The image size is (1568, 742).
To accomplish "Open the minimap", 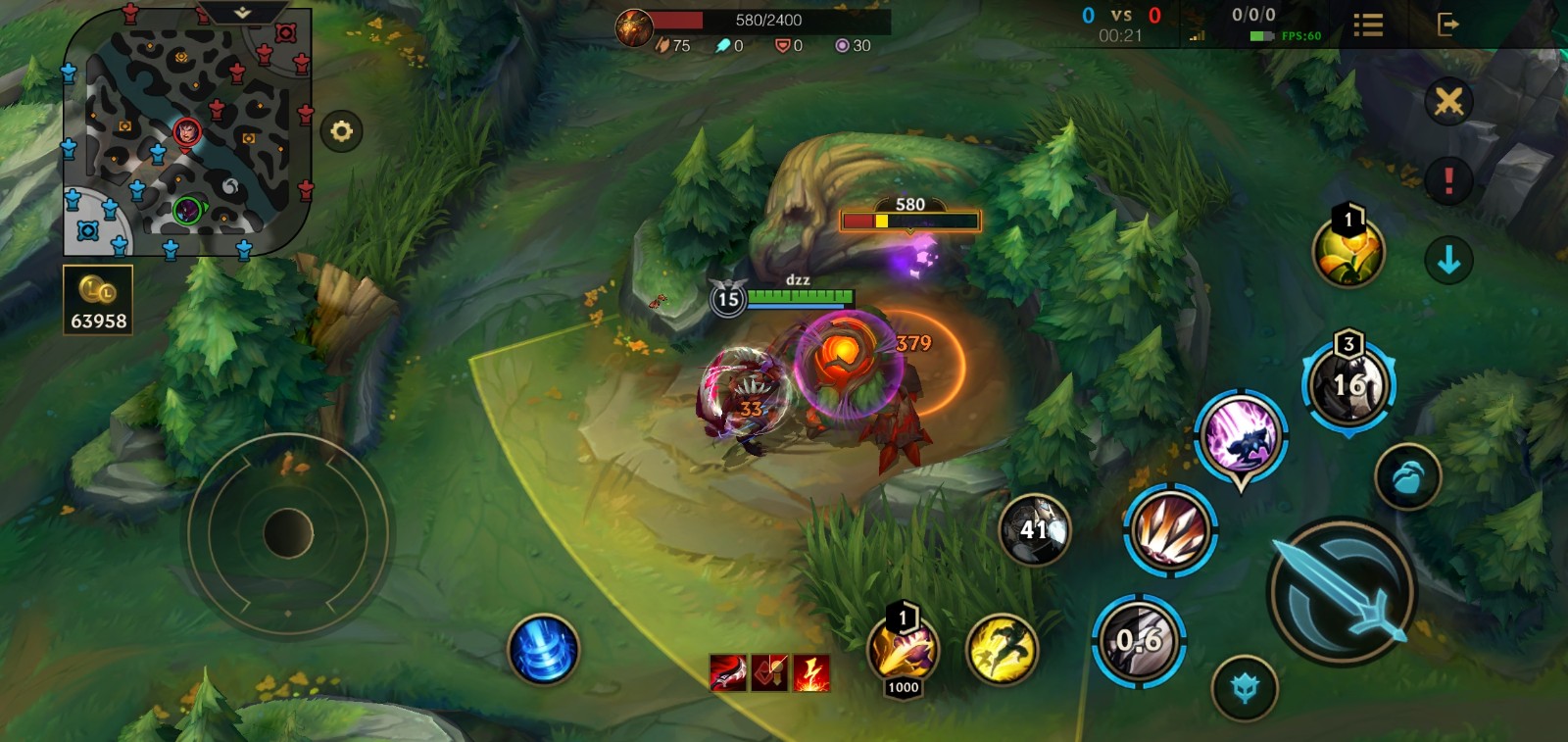I will click(186, 132).
